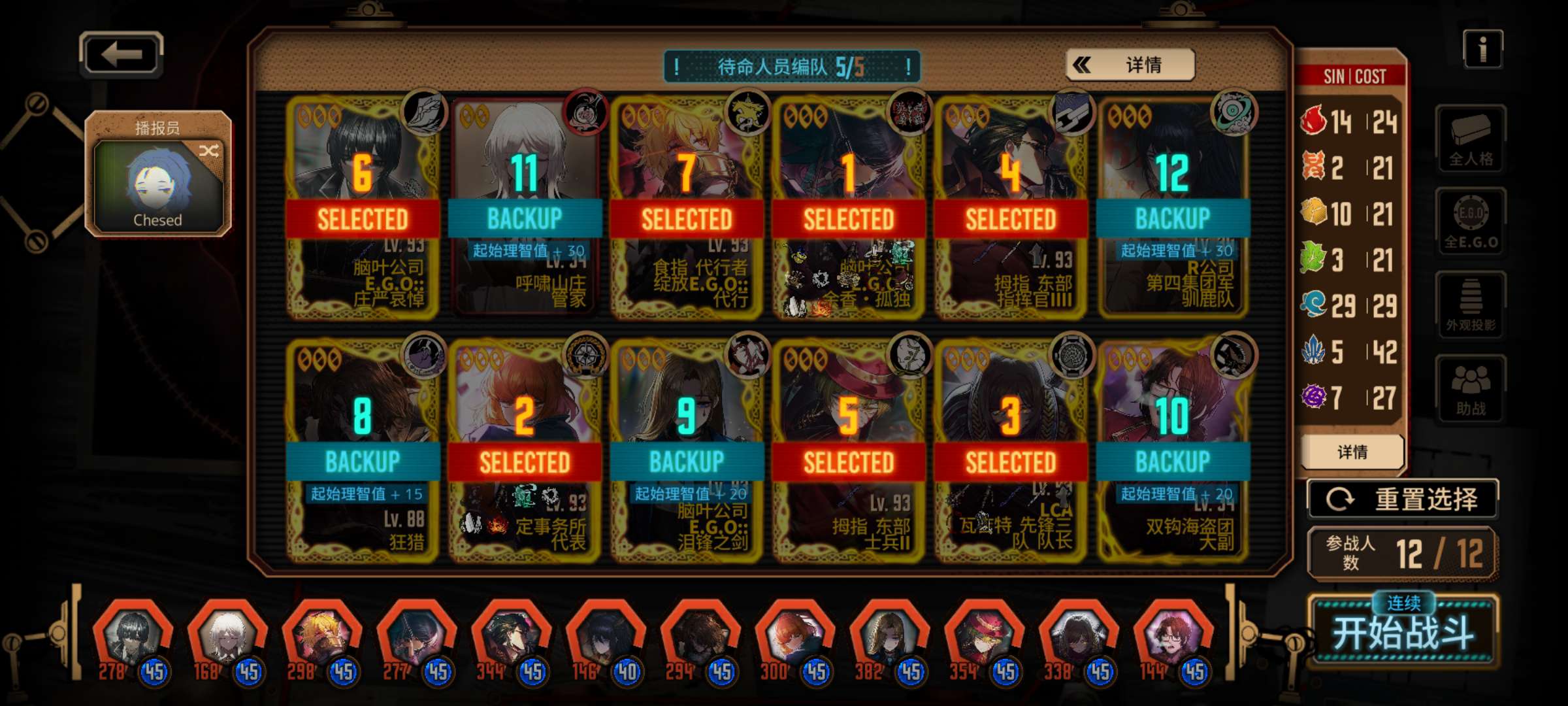Change the Chesed announcer

[158, 175]
